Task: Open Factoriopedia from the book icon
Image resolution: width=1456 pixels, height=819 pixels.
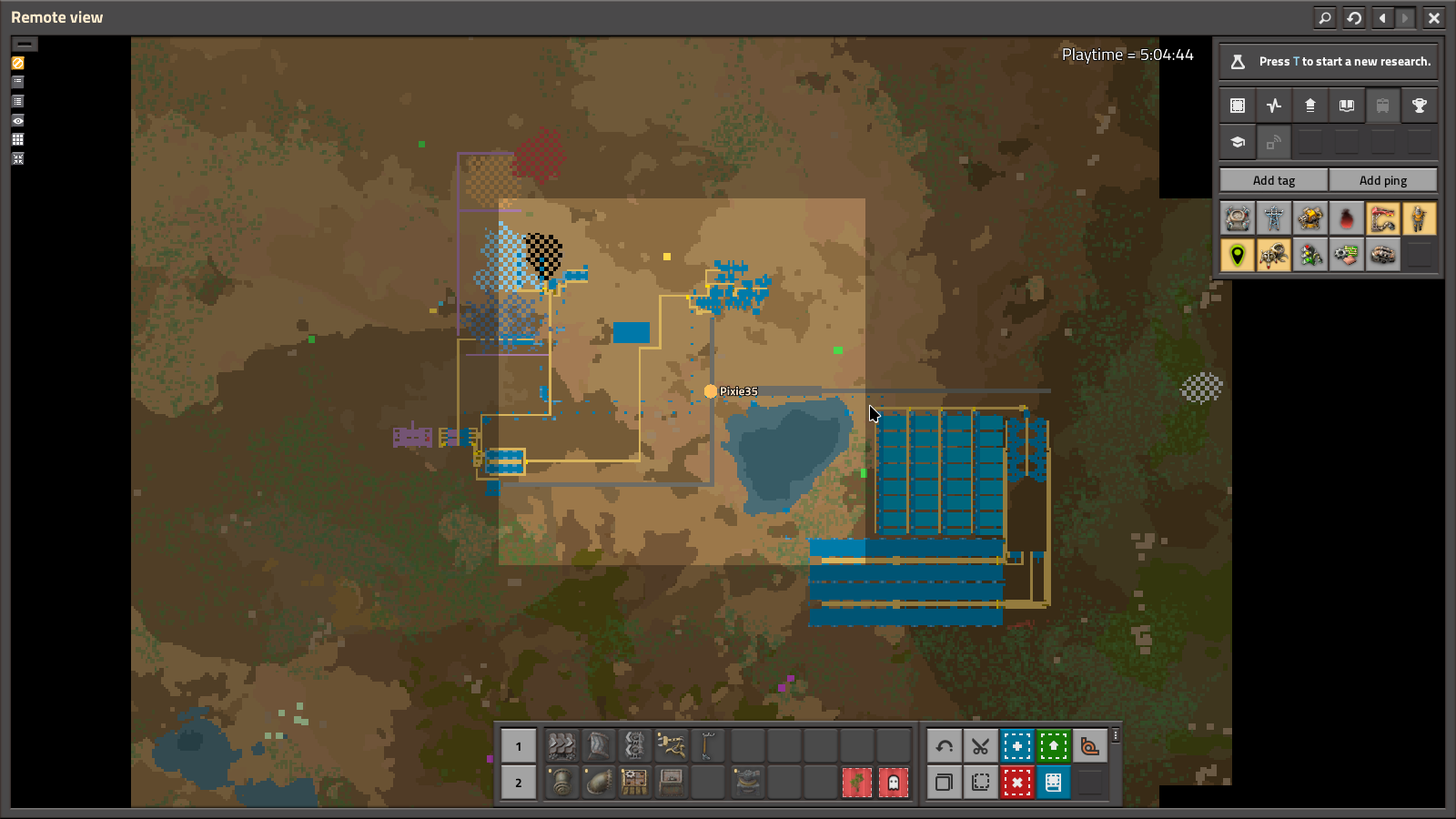Action: pyautogui.click(x=1346, y=106)
